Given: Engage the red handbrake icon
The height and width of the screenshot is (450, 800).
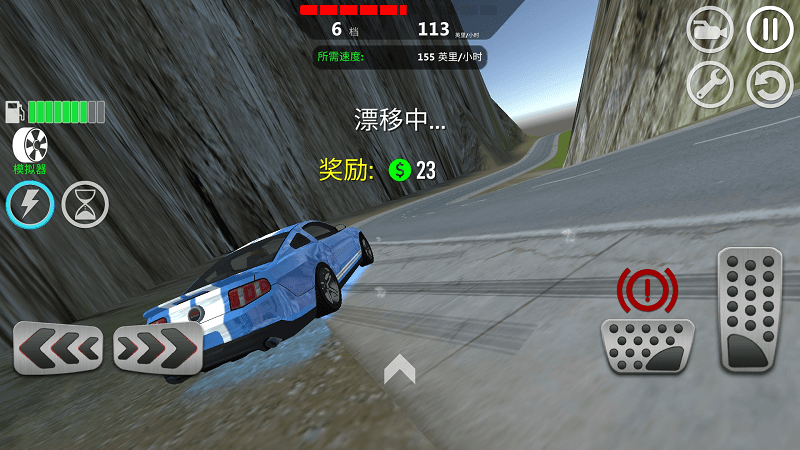Looking at the screenshot, I should point(647,290).
